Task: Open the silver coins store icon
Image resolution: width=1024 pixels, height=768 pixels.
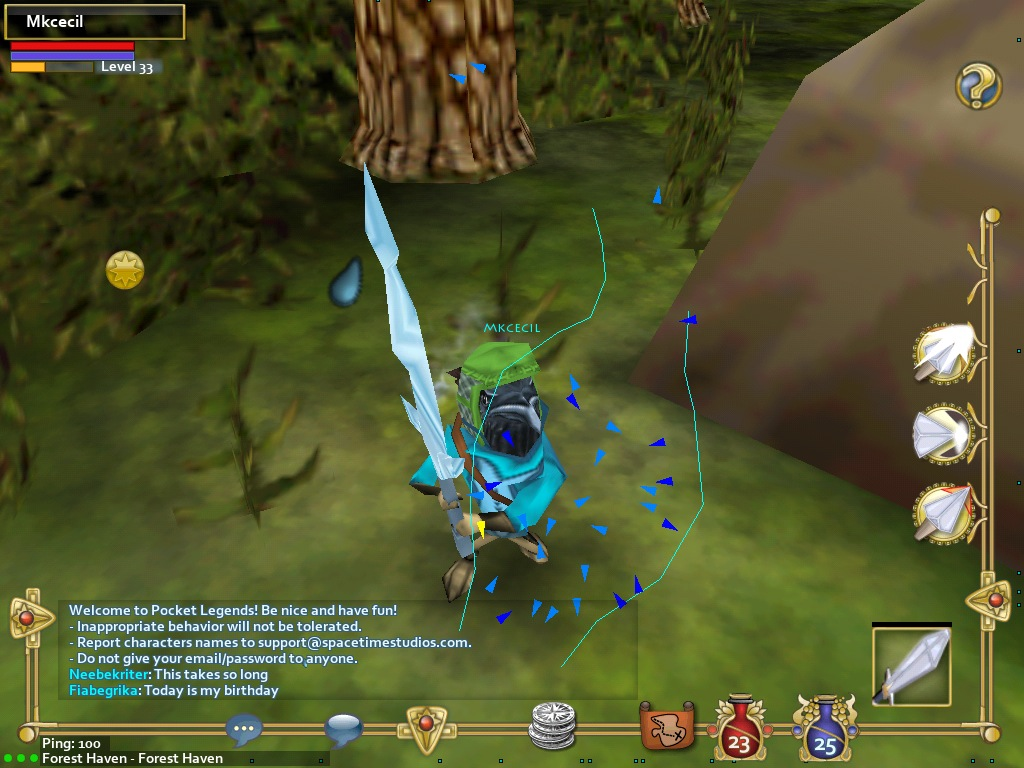Action: pyautogui.click(x=553, y=725)
